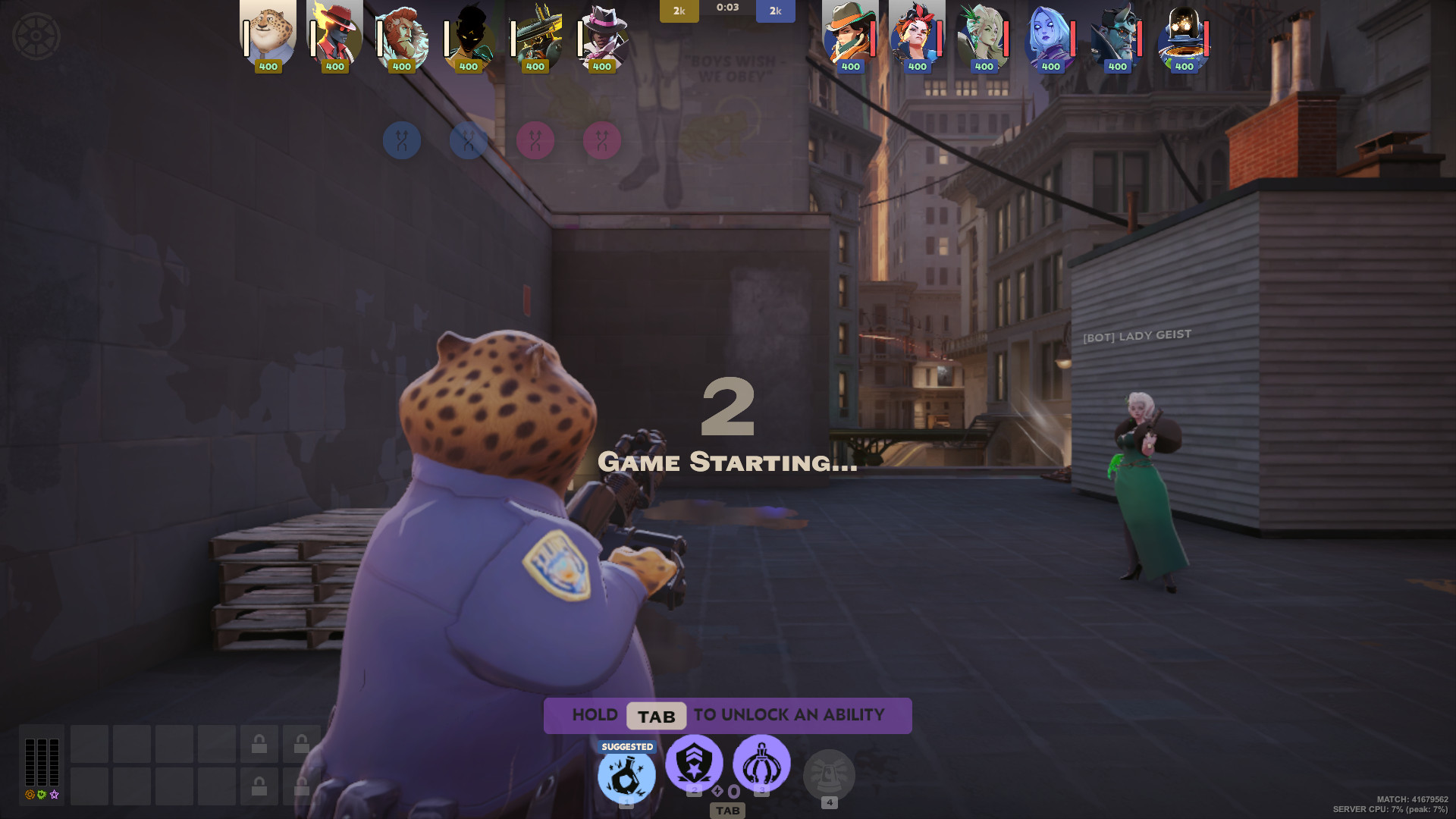The width and height of the screenshot is (1456, 819).
Task: Toggle the dimmed blue lane-swap indicator
Action: 468,140
